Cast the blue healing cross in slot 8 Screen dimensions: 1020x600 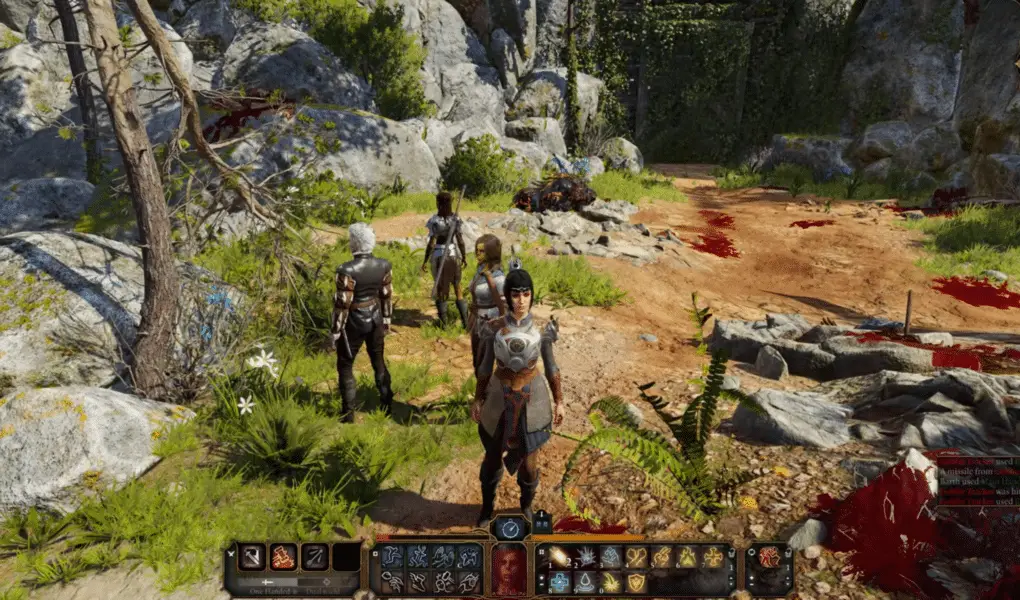(560, 582)
